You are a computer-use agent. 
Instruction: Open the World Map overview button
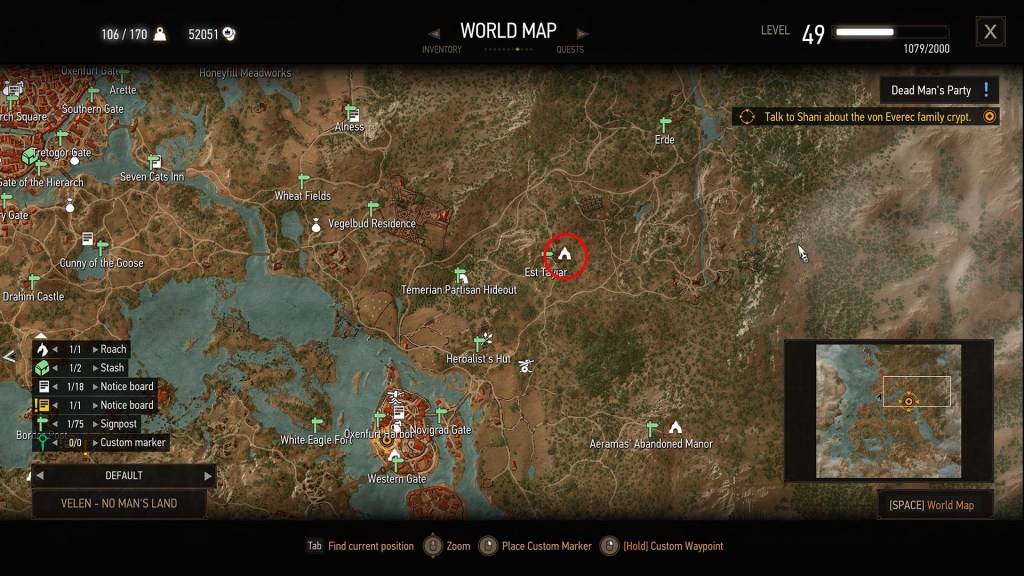[x=934, y=505]
